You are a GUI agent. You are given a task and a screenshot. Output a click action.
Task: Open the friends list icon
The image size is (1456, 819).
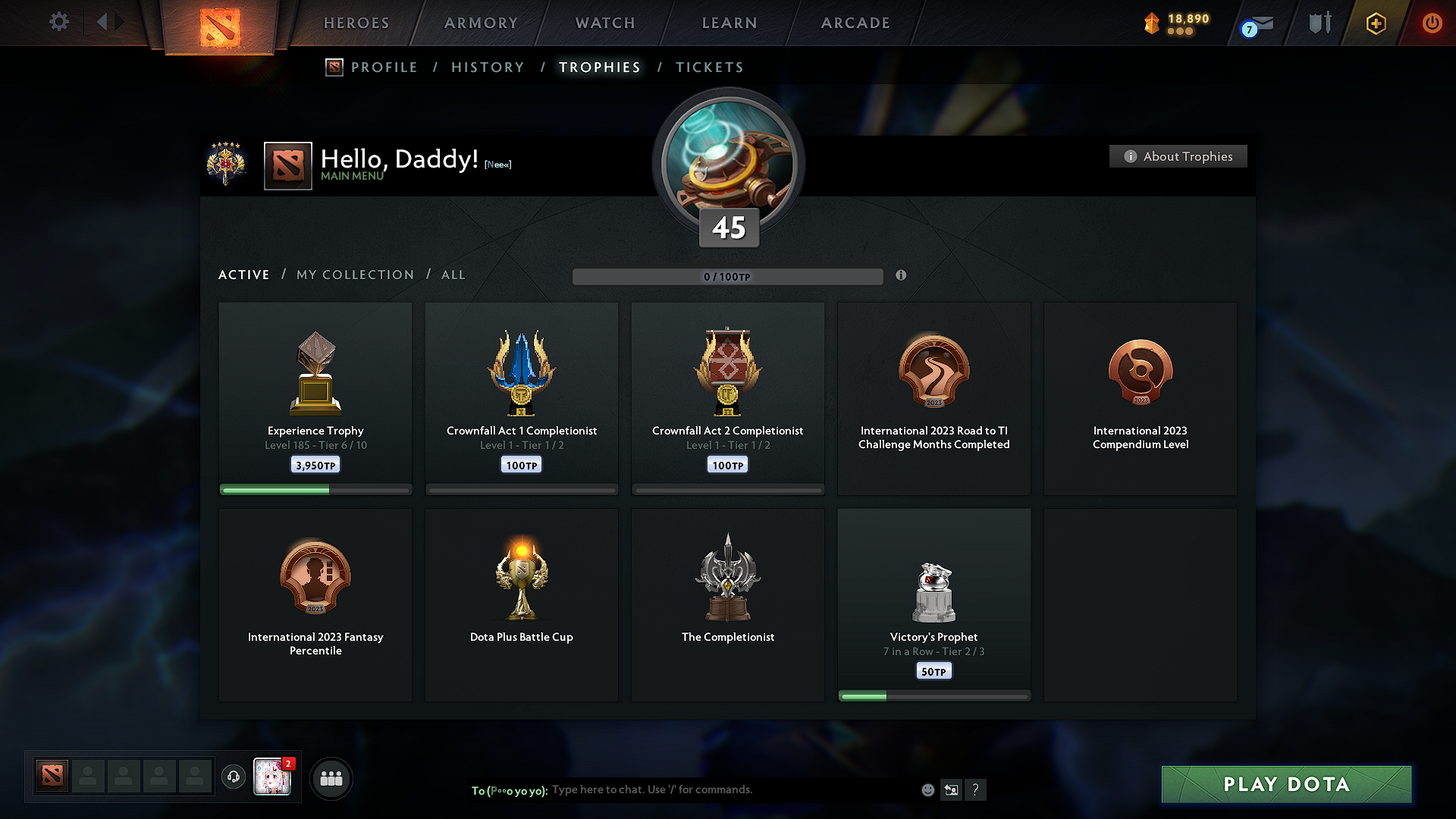point(331,778)
